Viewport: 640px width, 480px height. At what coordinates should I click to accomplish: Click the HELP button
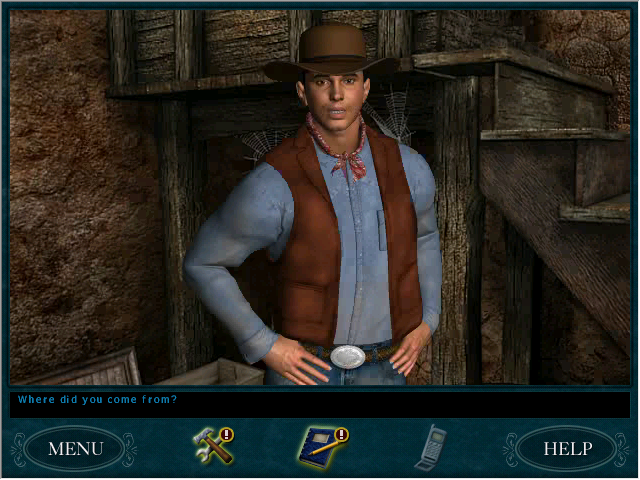click(x=566, y=449)
